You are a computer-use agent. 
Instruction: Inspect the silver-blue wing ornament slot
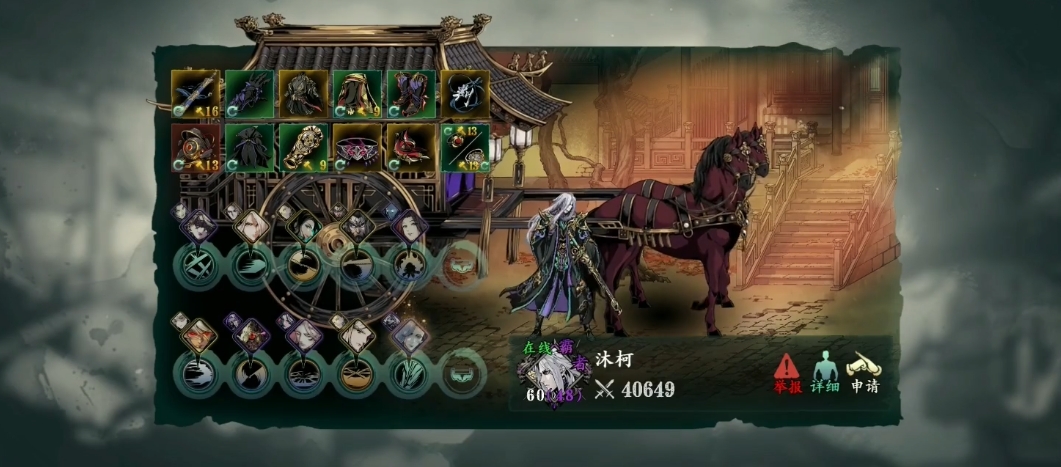(465, 94)
